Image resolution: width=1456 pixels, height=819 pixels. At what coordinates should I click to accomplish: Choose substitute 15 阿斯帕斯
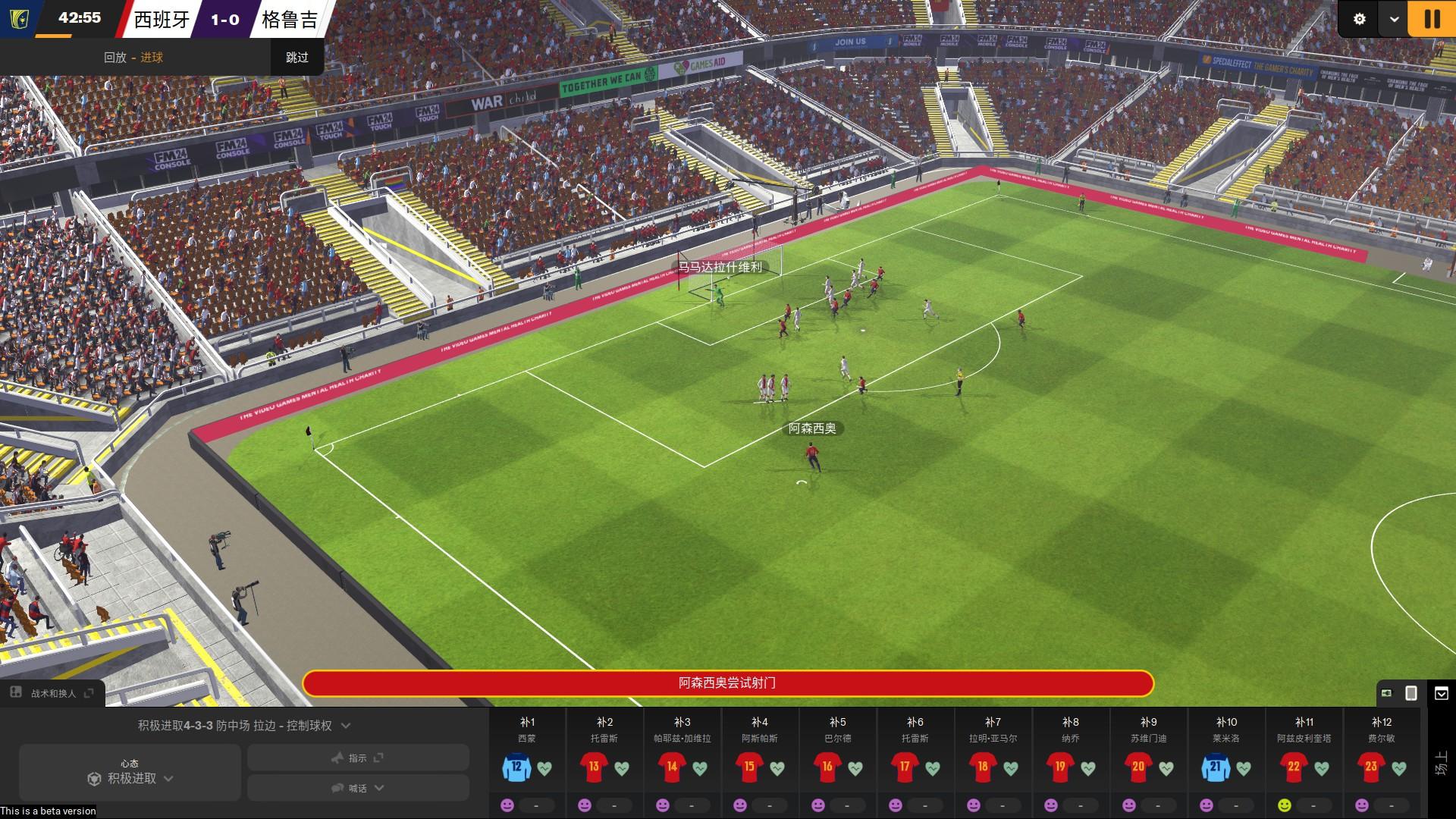tap(749, 767)
